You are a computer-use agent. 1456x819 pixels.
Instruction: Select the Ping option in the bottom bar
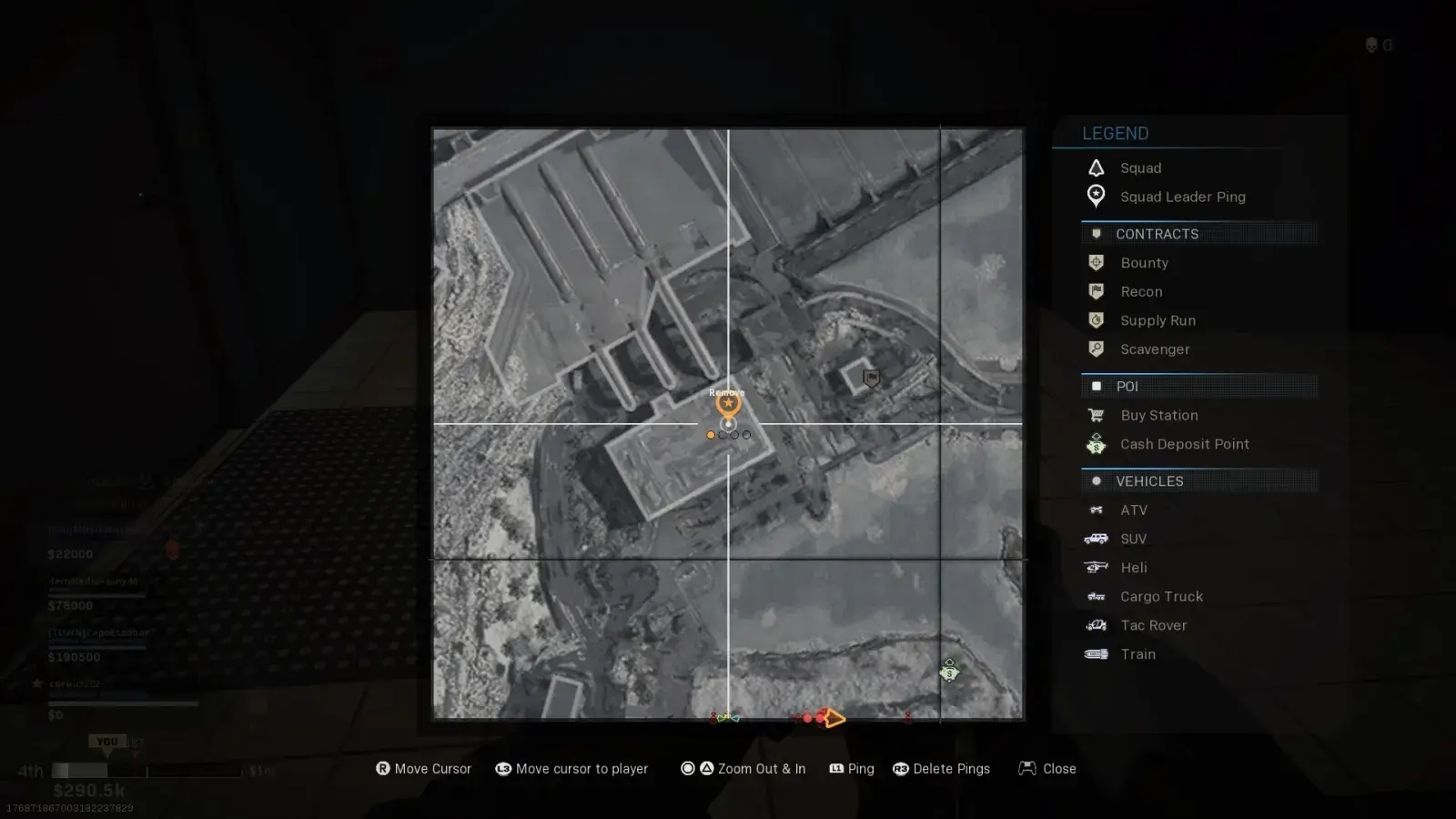(852, 769)
